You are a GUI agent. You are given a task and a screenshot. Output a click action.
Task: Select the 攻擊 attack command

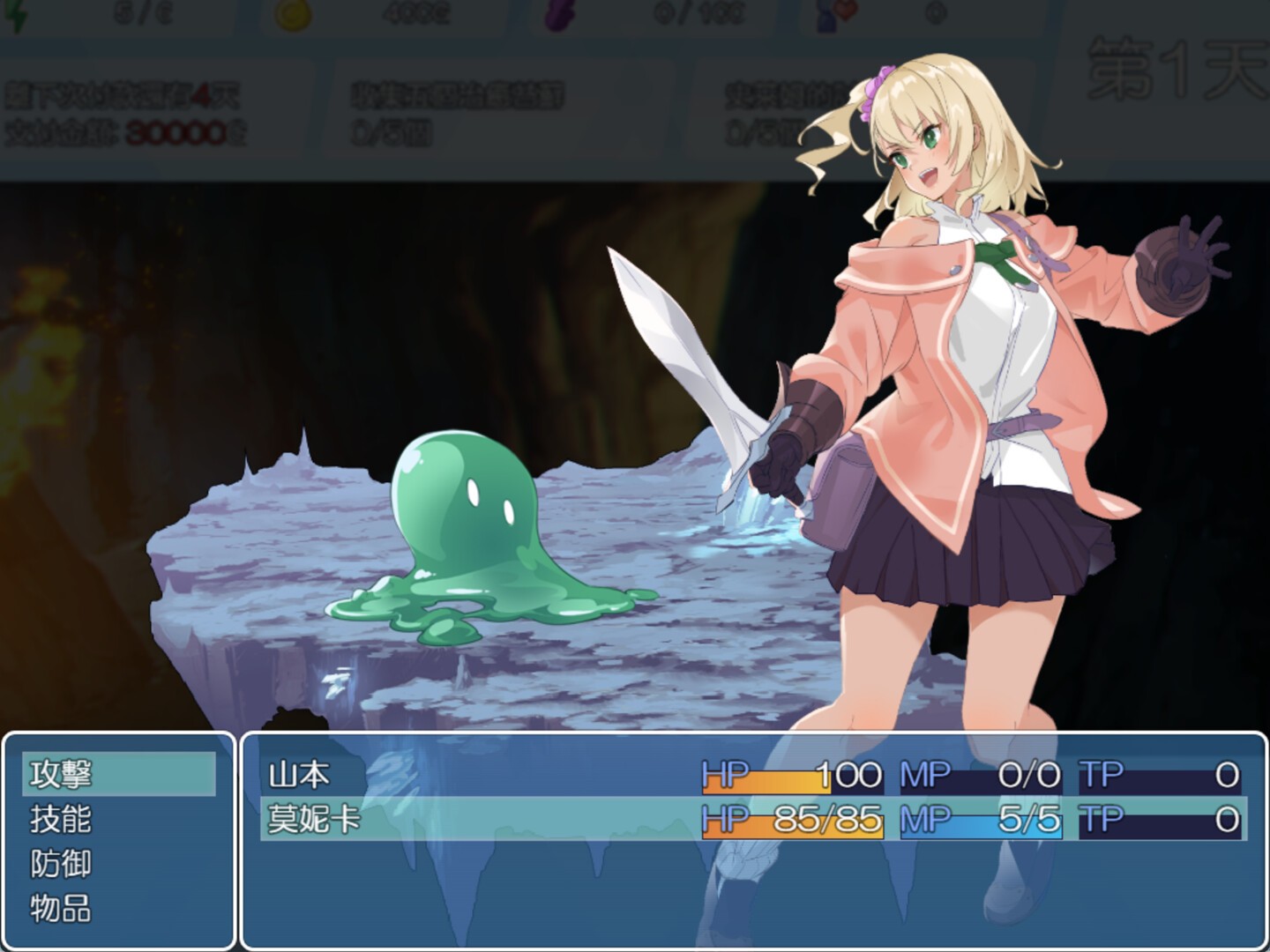[x=118, y=775]
